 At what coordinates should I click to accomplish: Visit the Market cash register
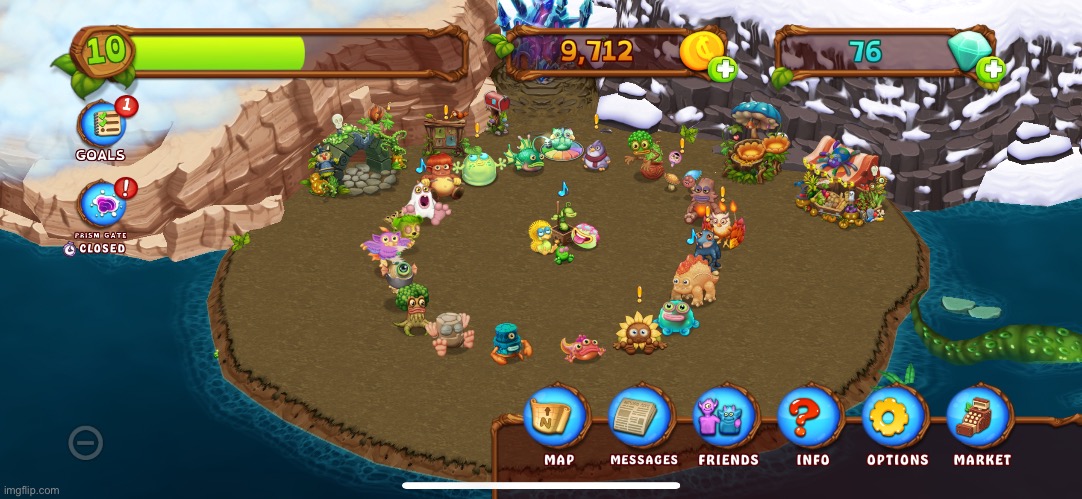pos(981,419)
